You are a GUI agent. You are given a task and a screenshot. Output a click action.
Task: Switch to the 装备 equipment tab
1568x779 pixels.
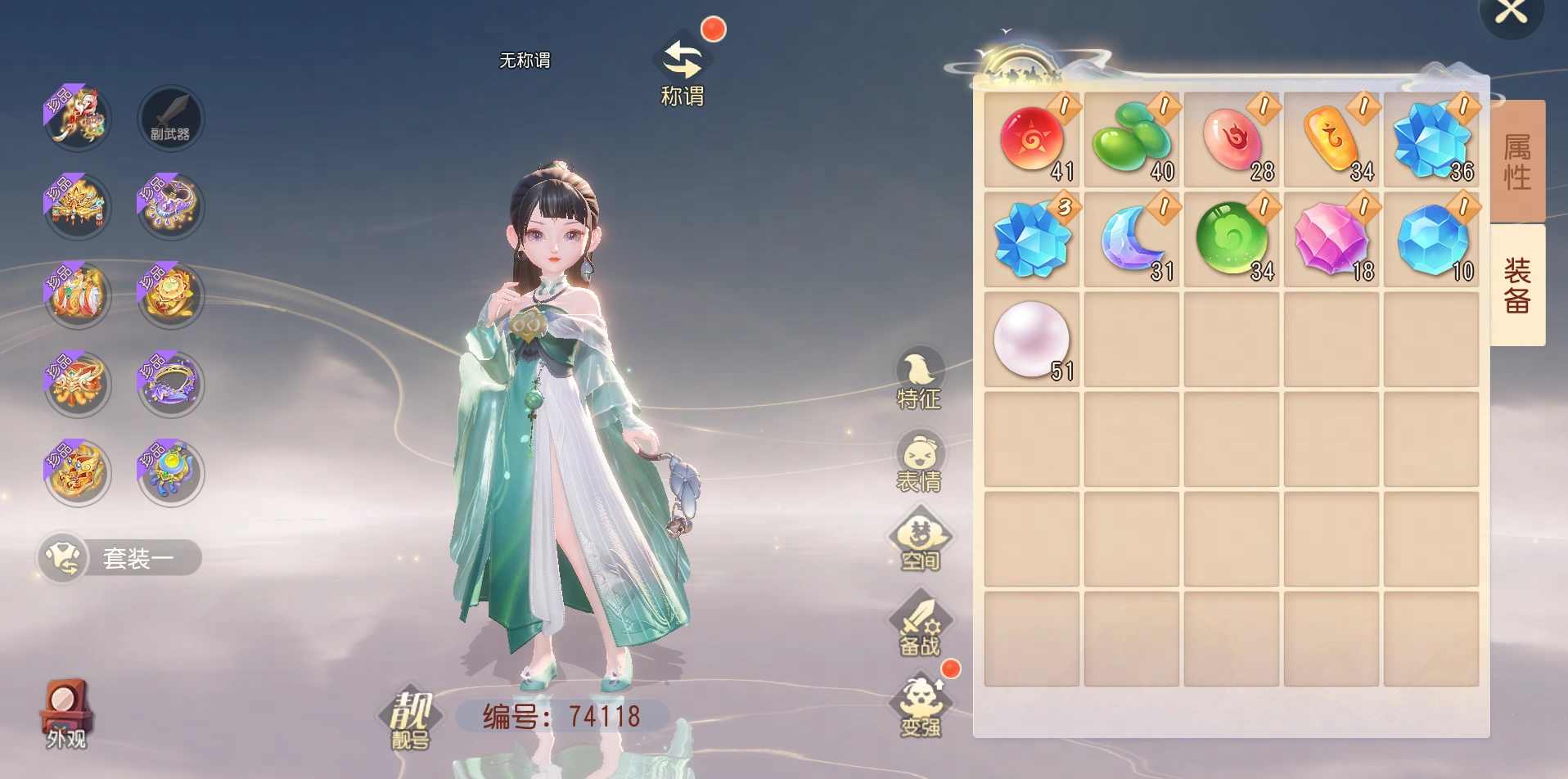1517,285
